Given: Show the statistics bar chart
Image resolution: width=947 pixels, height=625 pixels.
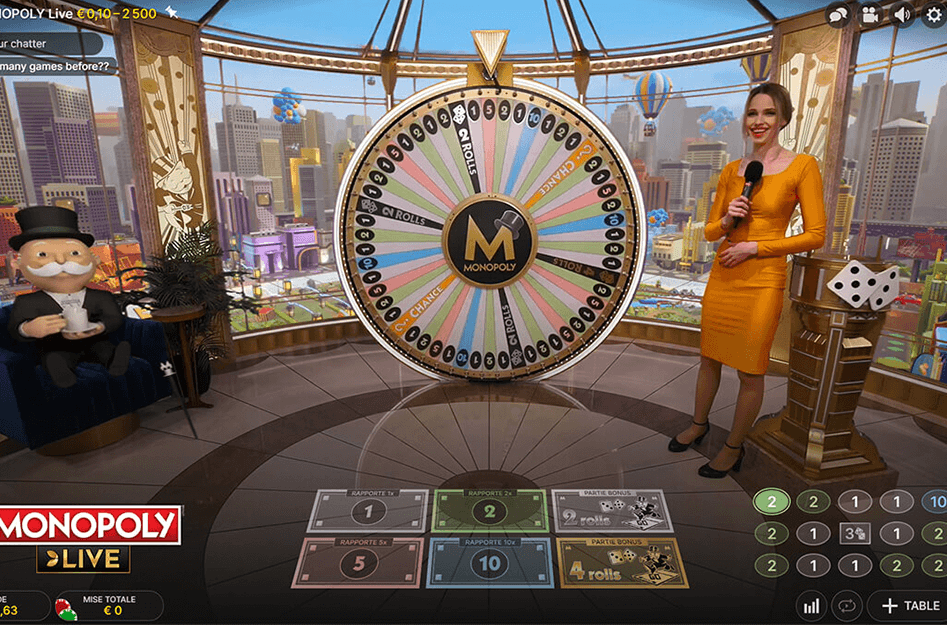Looking at the screenshot, I should (811, 606).
